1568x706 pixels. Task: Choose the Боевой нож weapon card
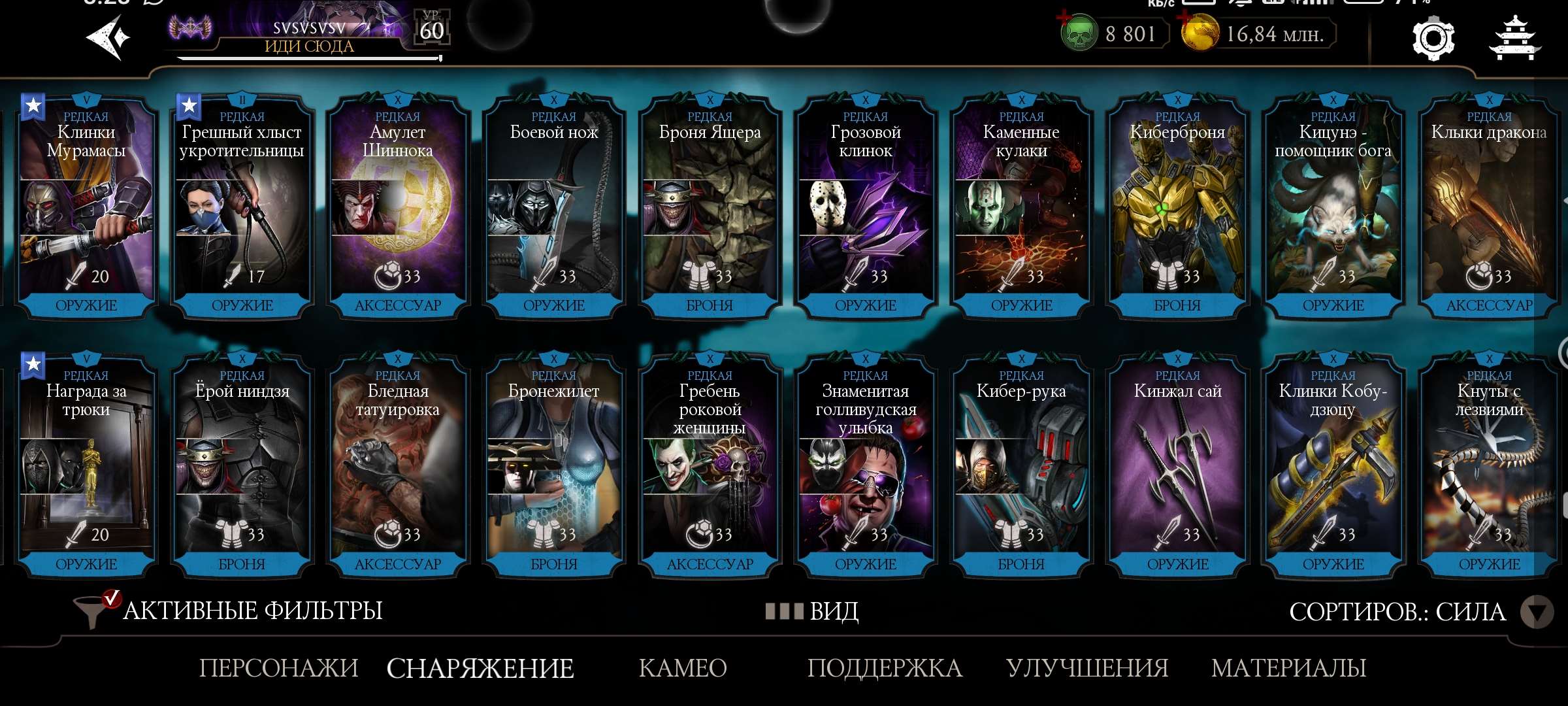(554, 206)
